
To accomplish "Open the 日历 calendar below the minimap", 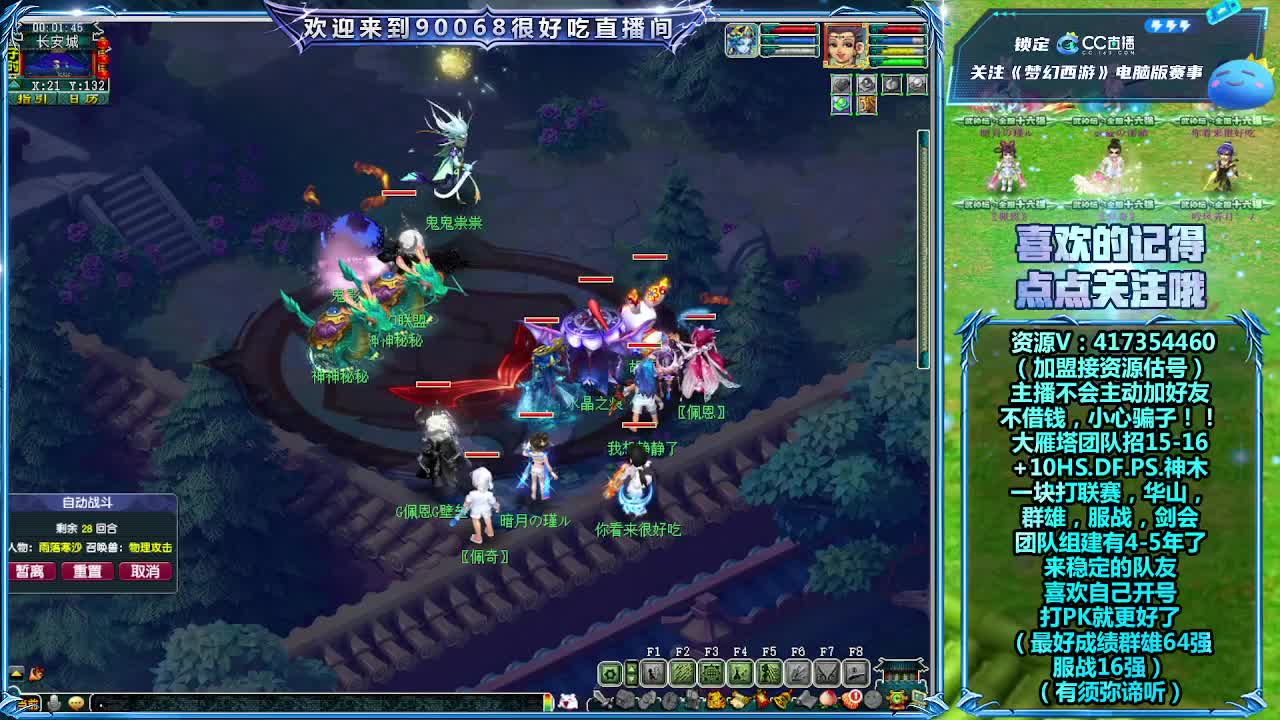I will (82, 98).
